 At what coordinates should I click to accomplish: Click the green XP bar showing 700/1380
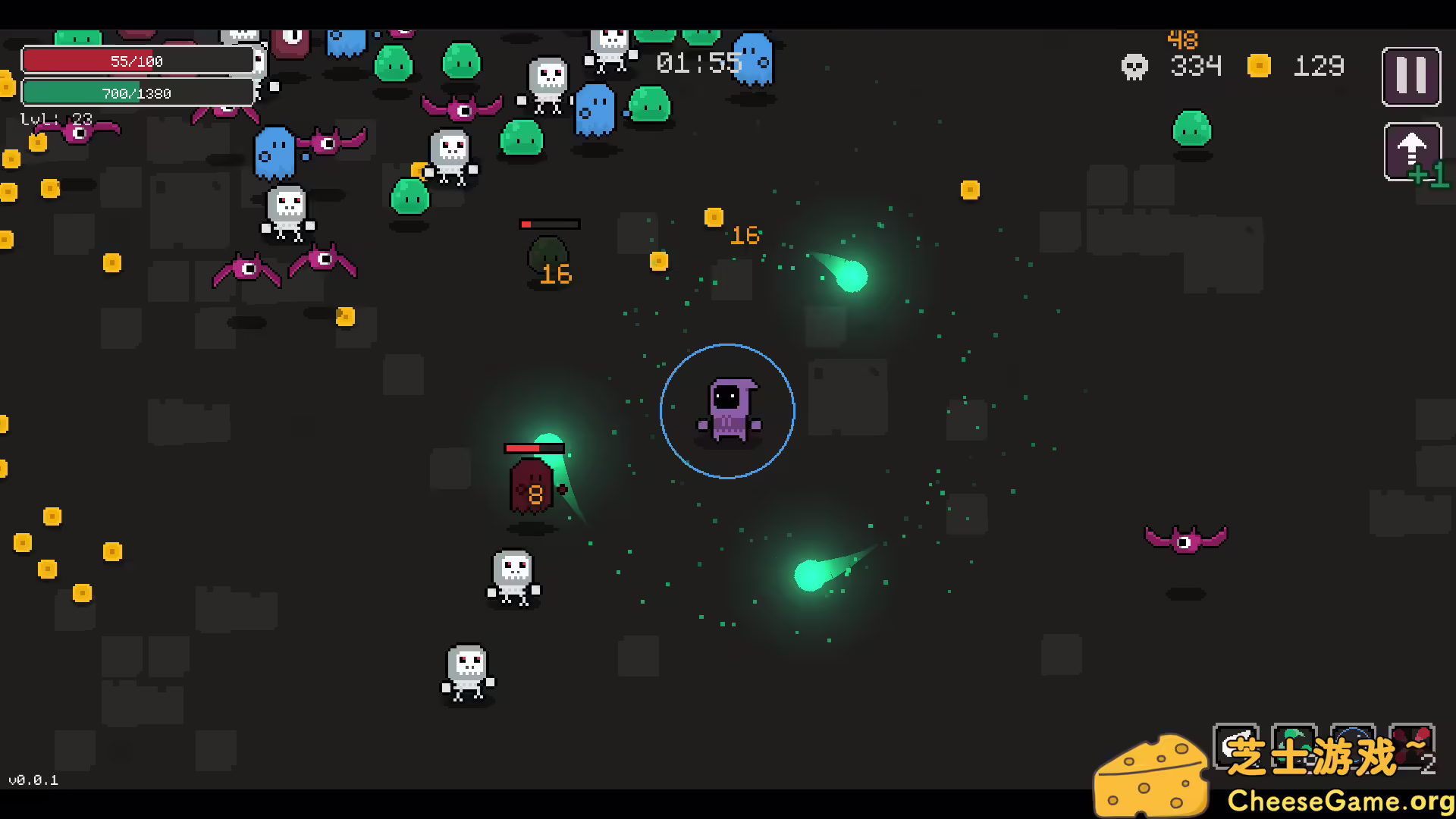click(x=139, y=93)
